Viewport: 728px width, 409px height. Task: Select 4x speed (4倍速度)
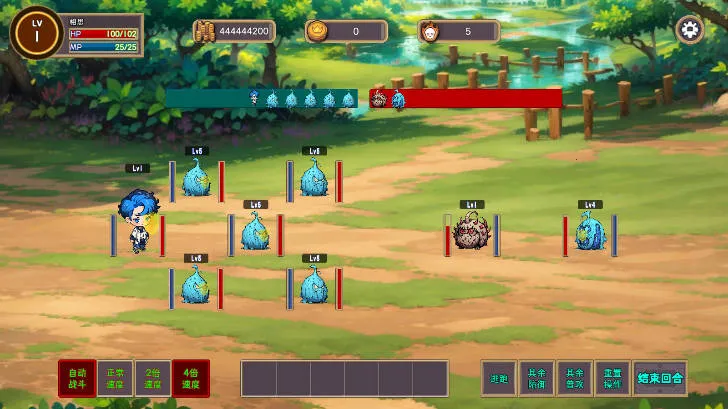[x=190, y=378]
